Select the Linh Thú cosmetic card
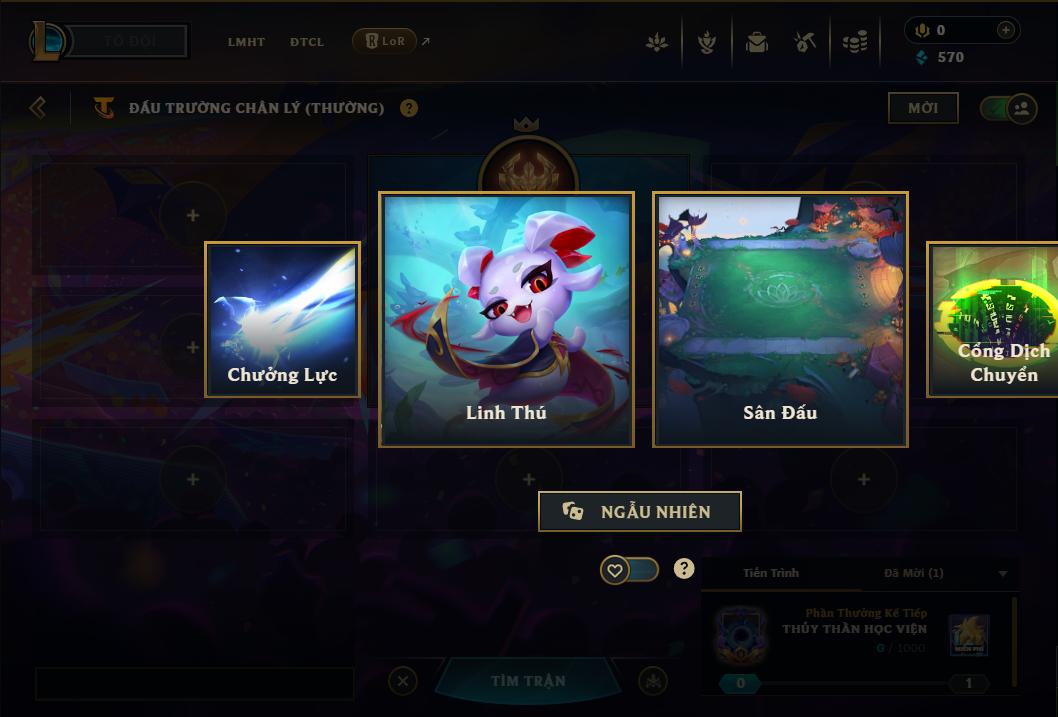This screenshot has height=717, width=1058. click(x=506, y=319)
